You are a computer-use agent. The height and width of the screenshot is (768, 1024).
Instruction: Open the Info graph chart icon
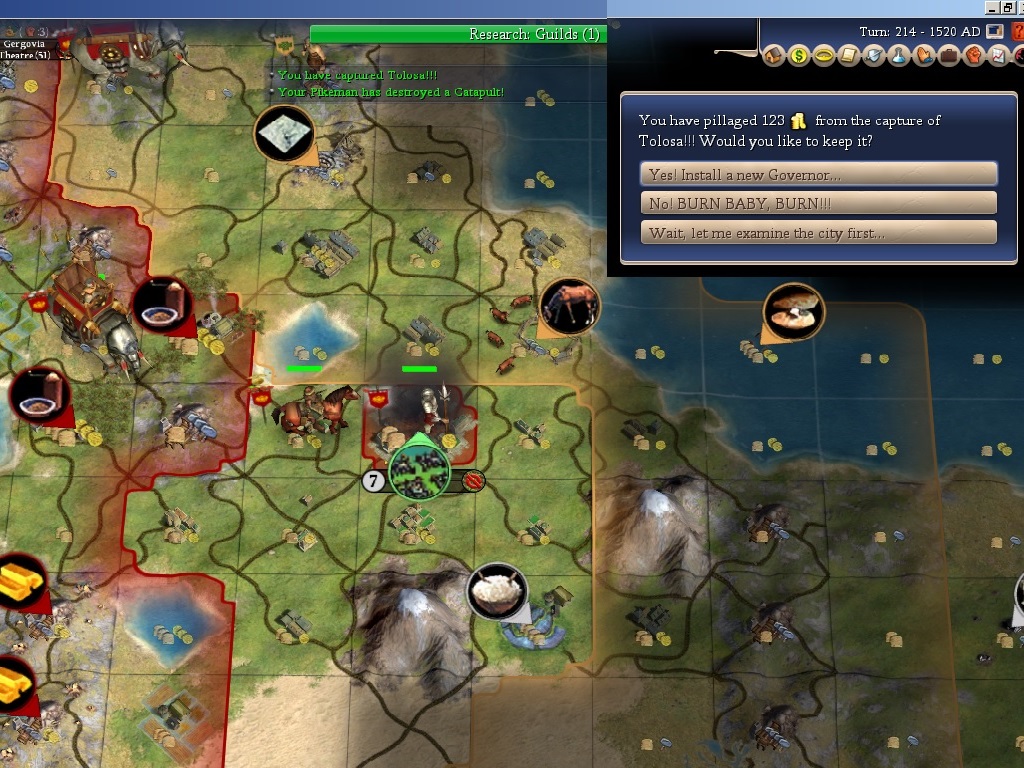997,56
